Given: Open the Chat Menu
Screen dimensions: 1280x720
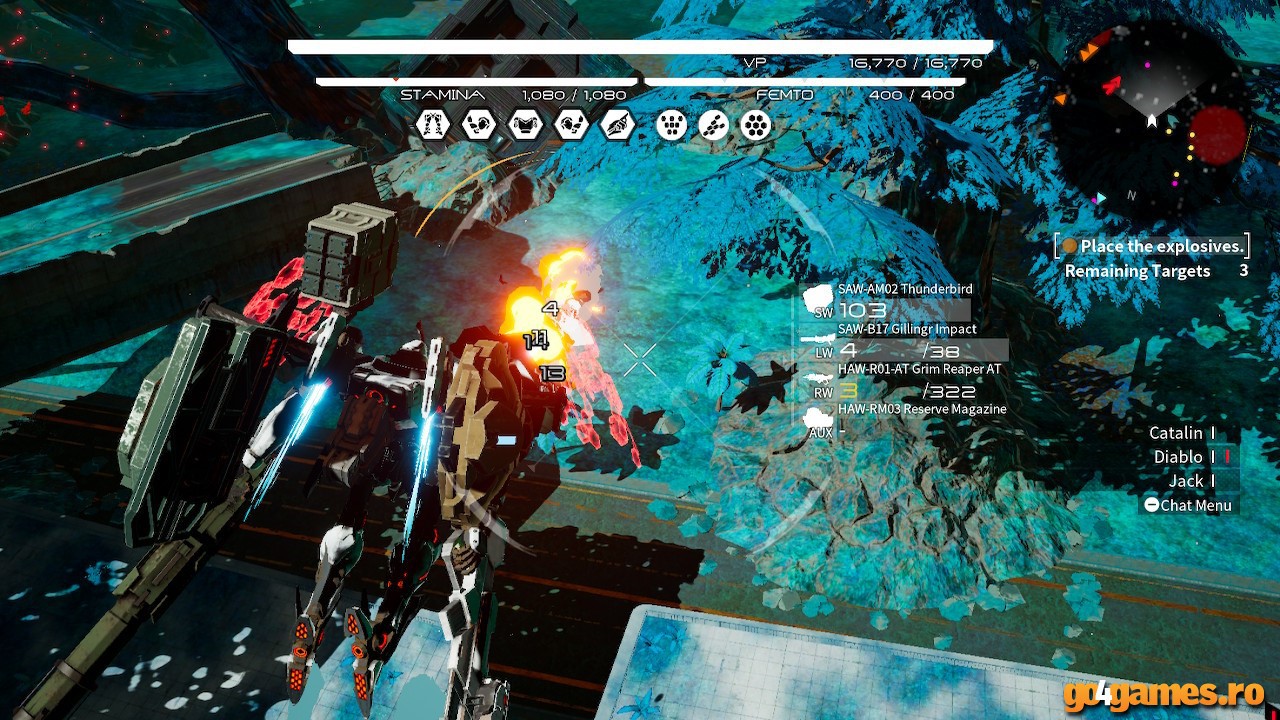Looking at the screenshot, I should (1188, 505).
